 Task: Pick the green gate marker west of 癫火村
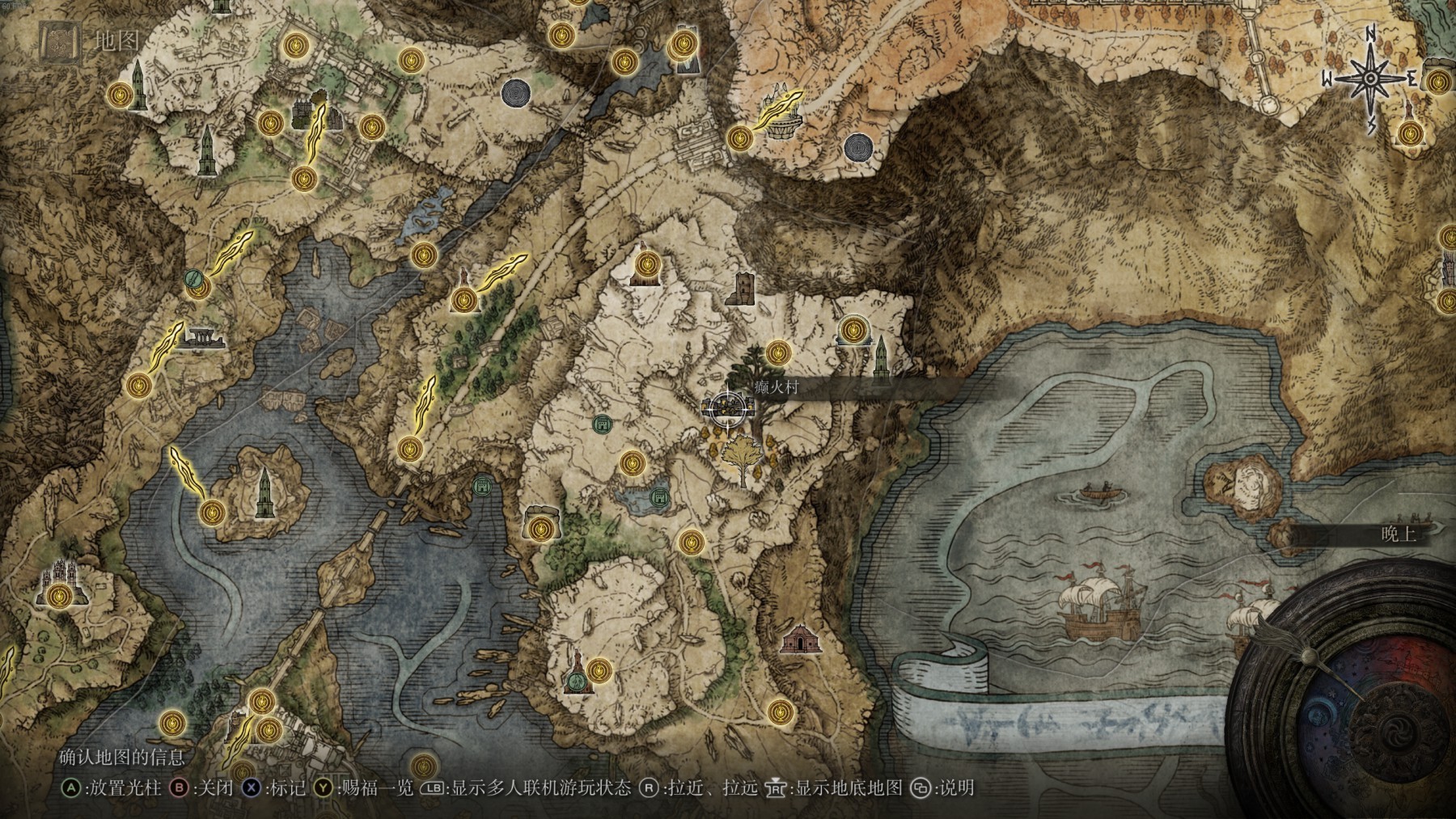[x=601, y=425]
